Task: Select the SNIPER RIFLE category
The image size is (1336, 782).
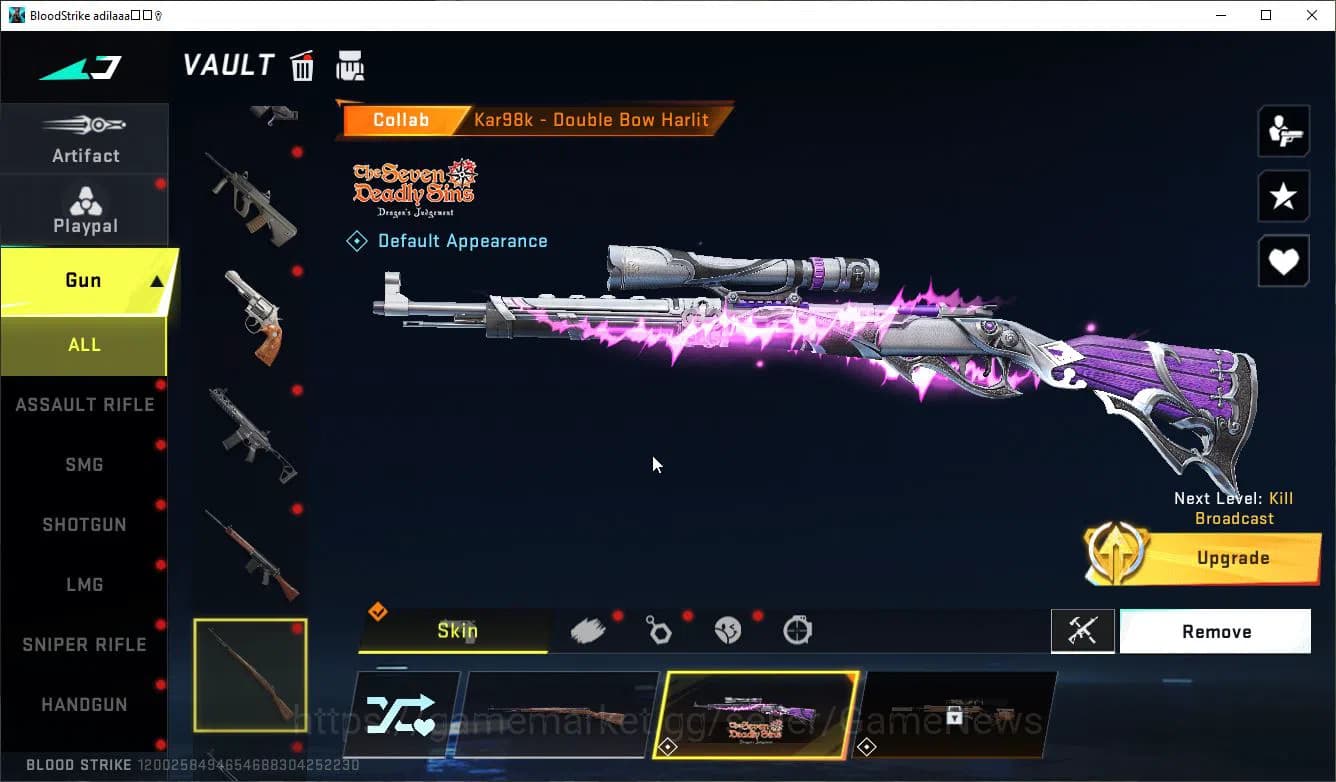Action: click(84, 644)
